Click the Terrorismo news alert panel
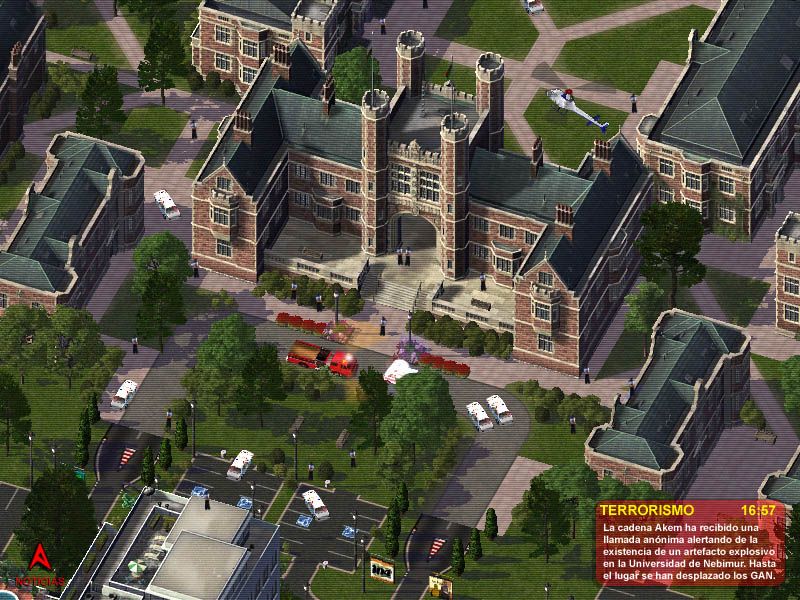This screenshot has width=800, height=600. click(x=689, y=540)
